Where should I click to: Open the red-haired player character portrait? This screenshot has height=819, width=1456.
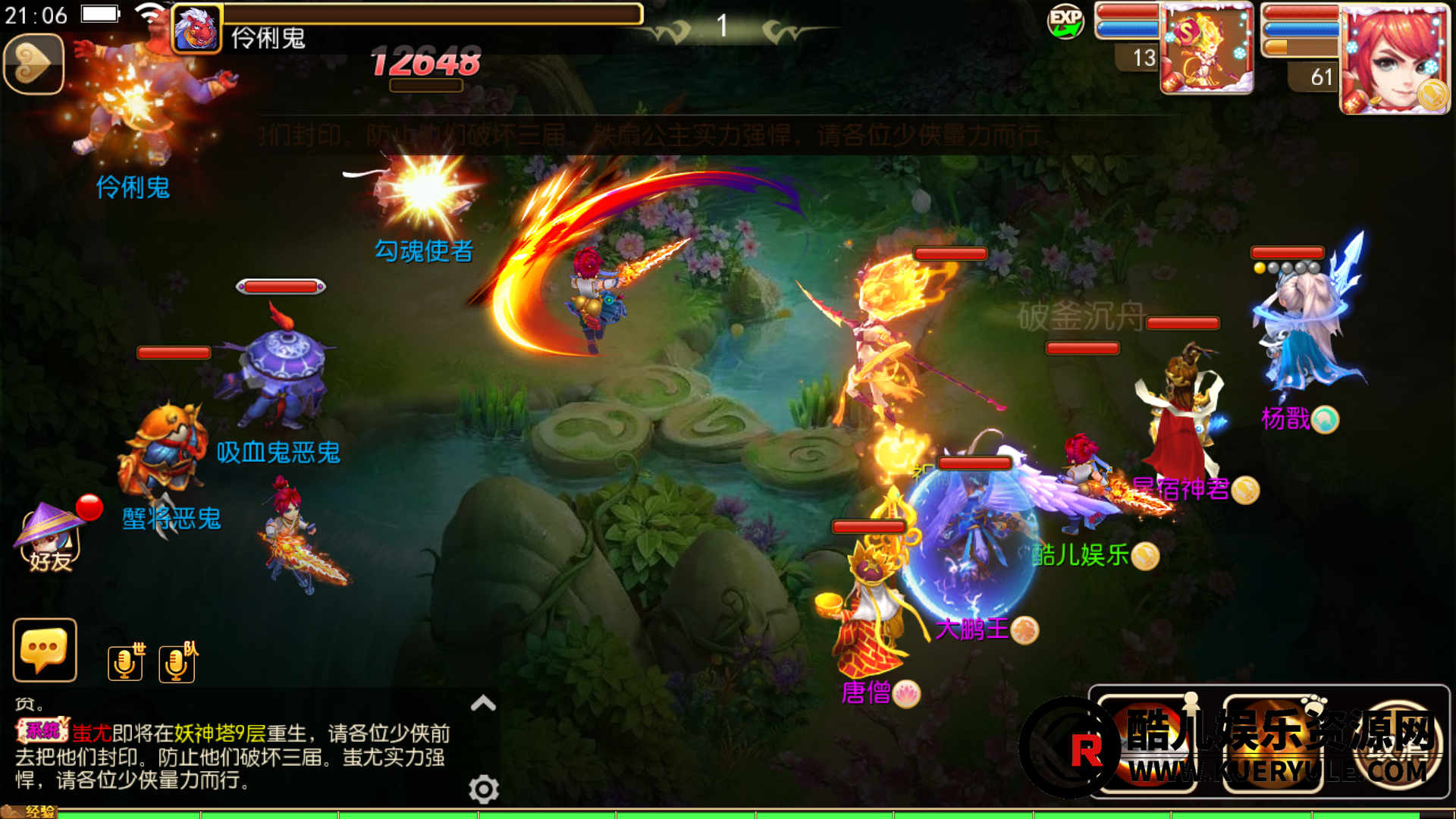pos(1394,59)
